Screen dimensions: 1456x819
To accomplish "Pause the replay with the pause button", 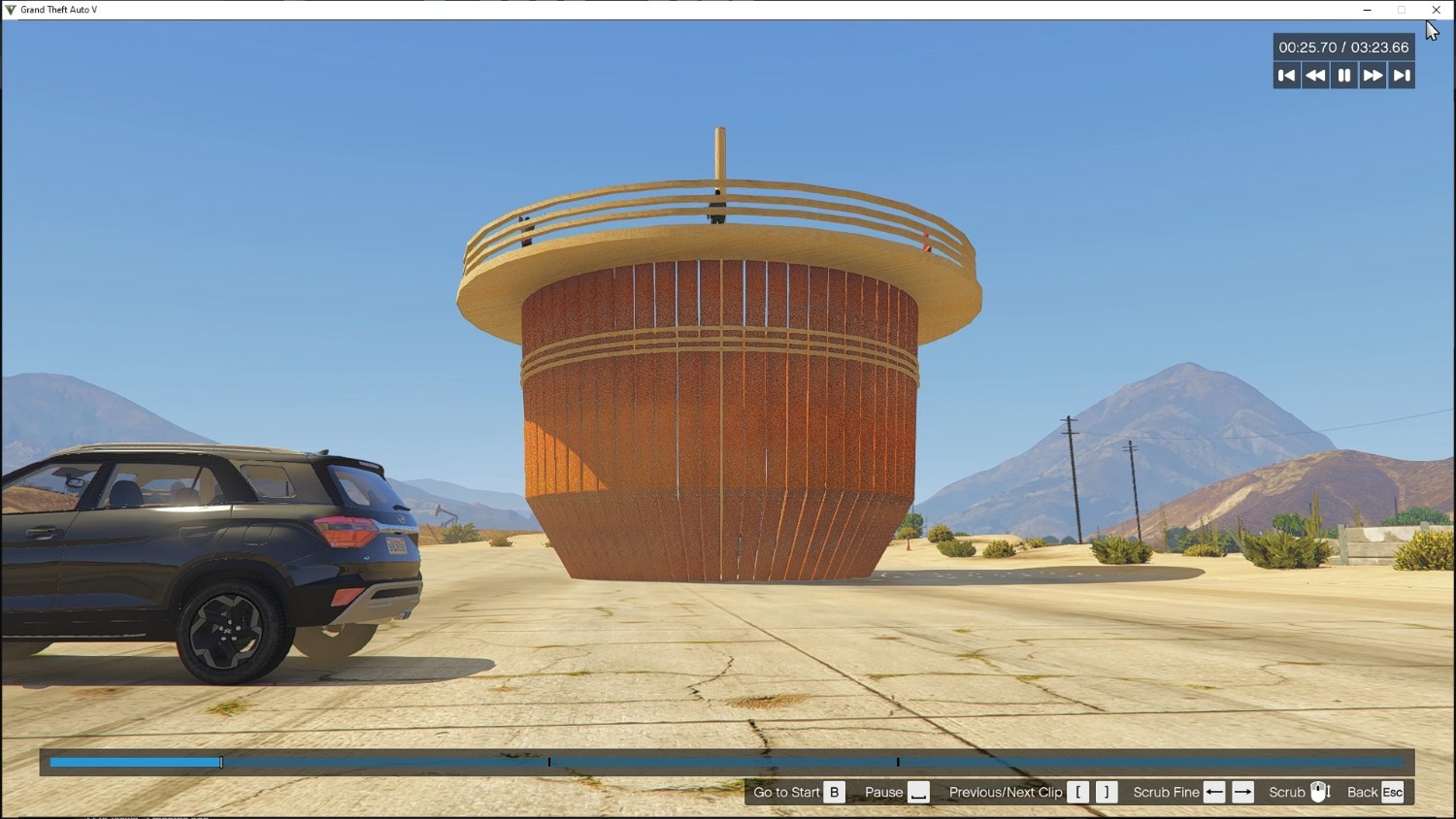I will coord(1344,76).
